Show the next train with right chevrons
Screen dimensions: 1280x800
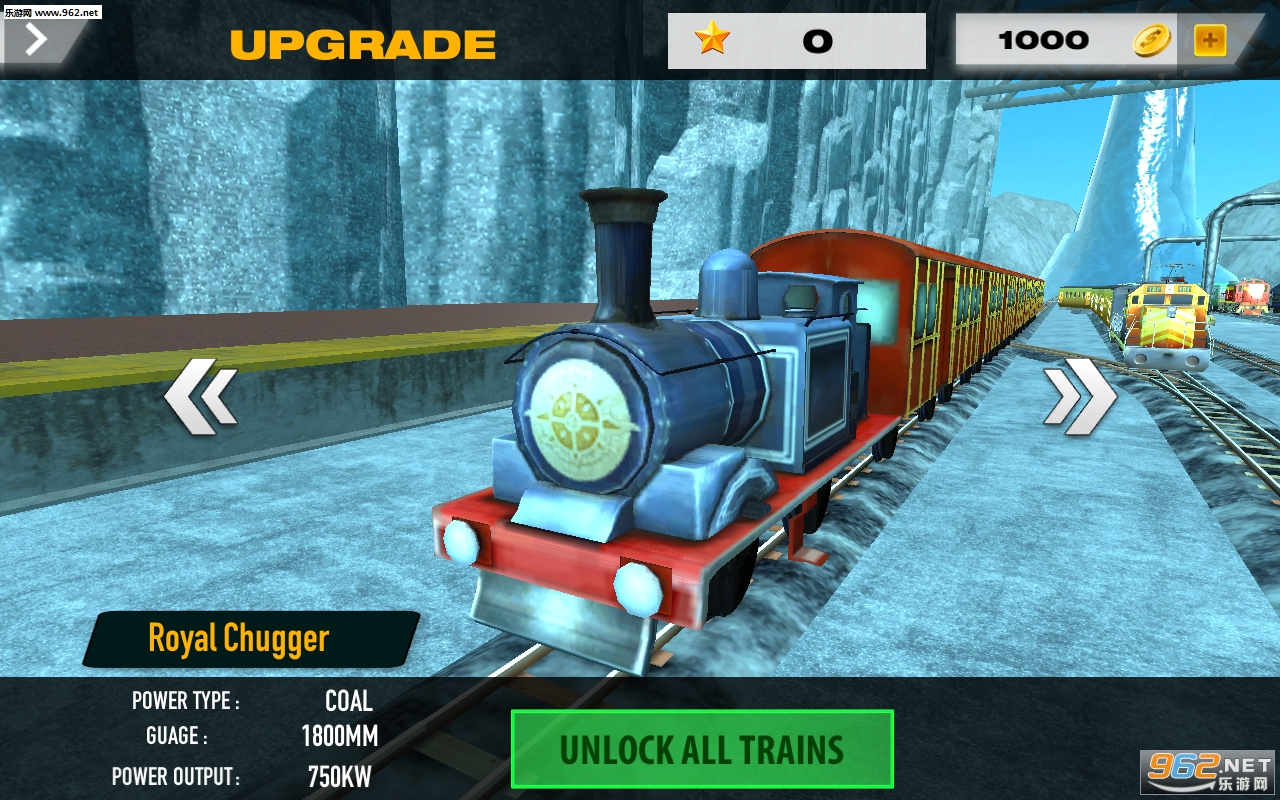click(1080, 398)
